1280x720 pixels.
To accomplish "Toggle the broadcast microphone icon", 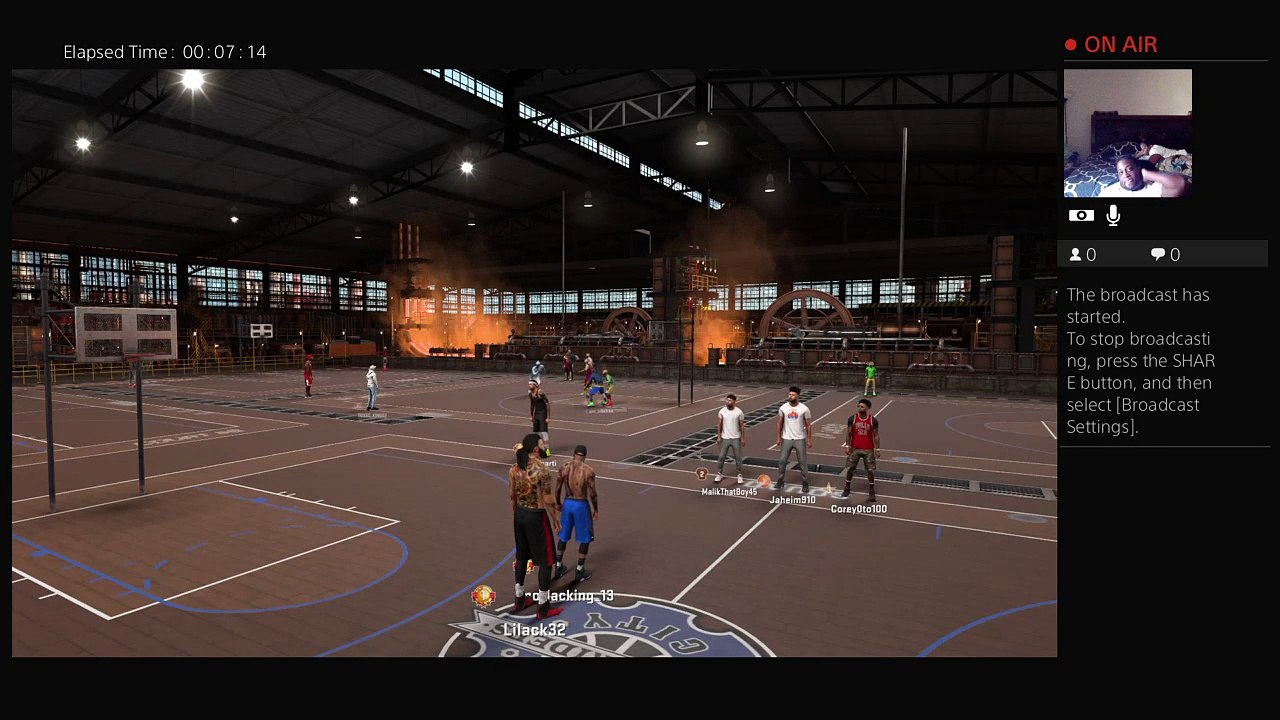I will (x=1113, y=216).
